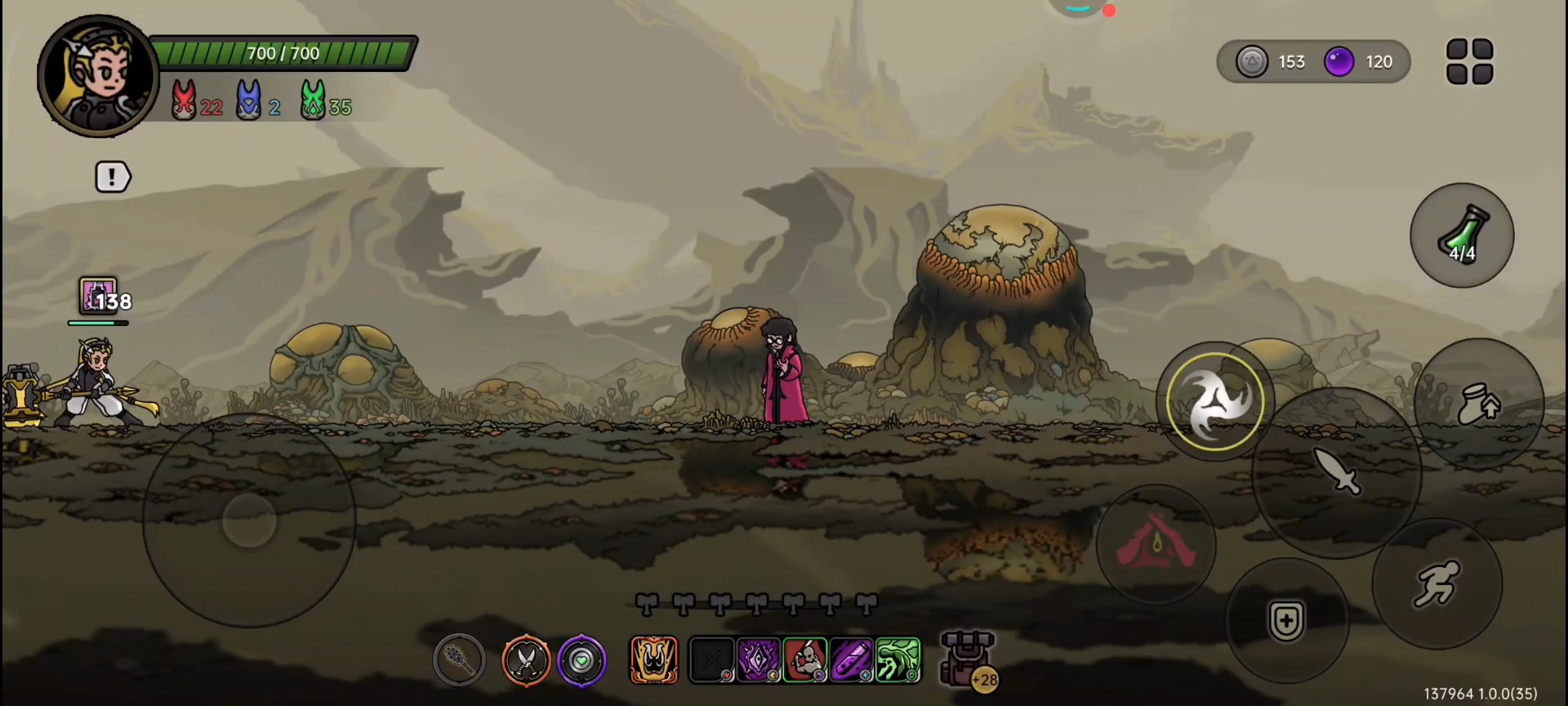Open the hero portrait
Image resolution: width=1568 pixels, height=706 pixels.
(x=98, y=75)
